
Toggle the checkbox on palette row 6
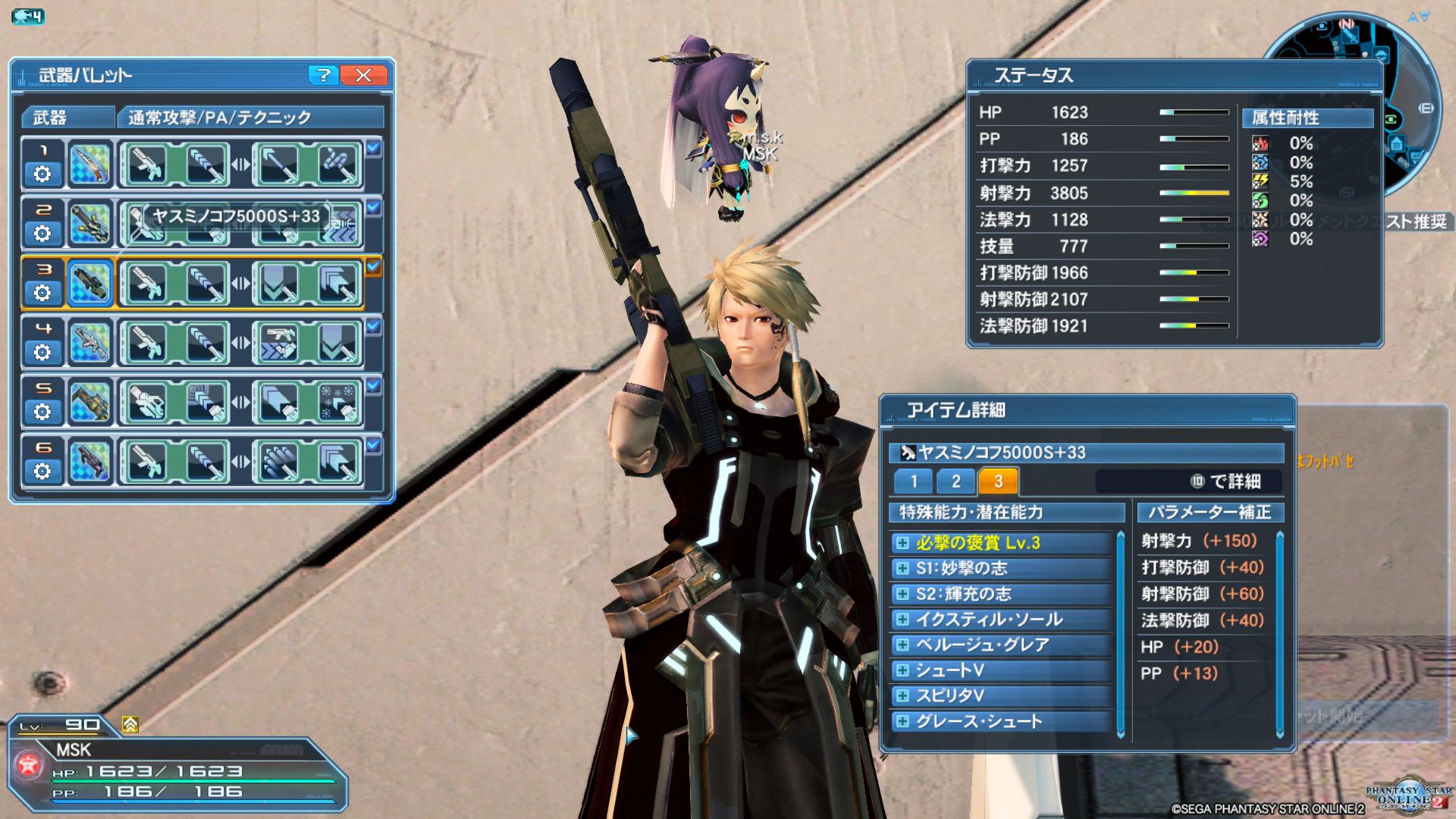[x=373, y=445]
